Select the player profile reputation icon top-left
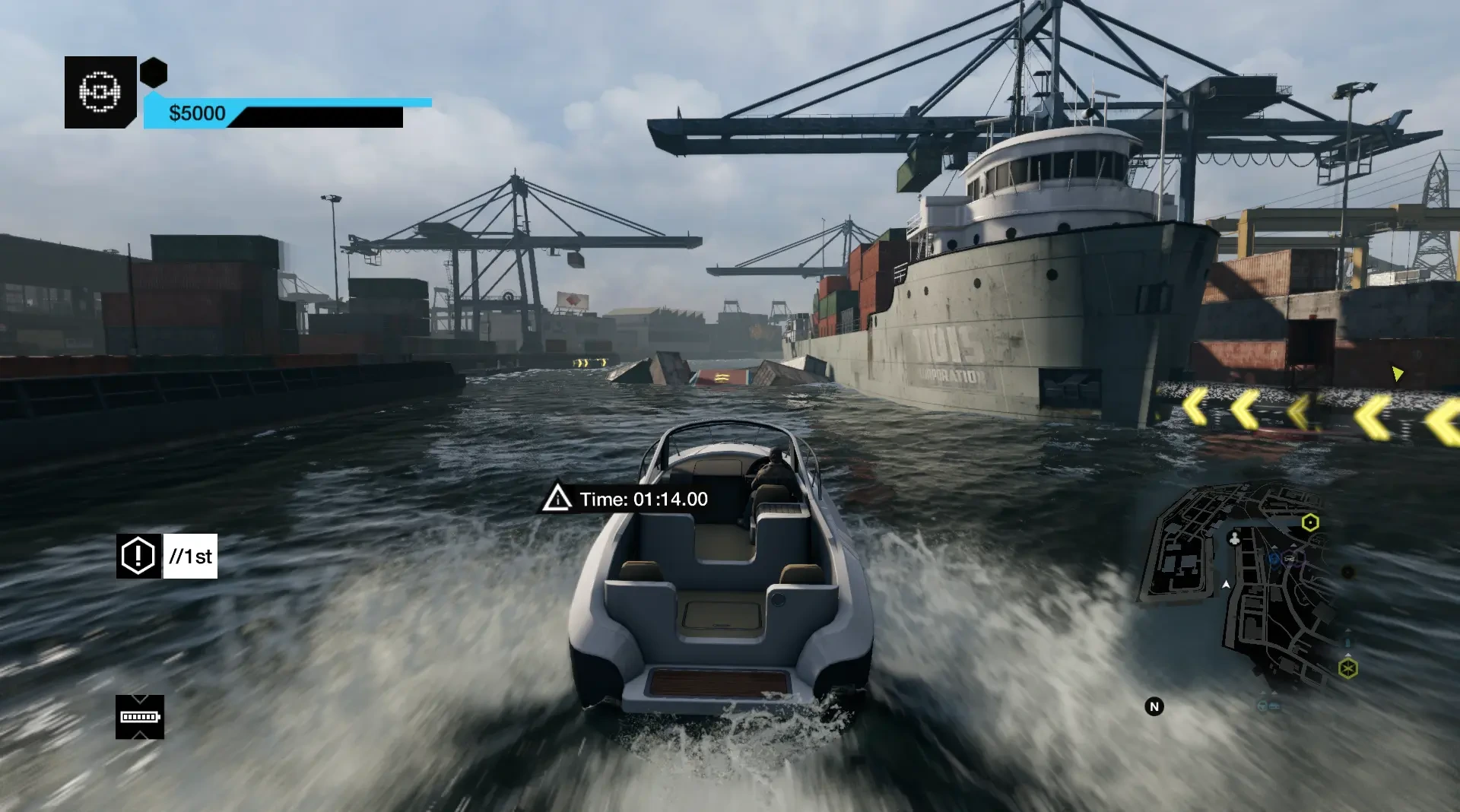1460x812 pixels. (x=100, y=91)
